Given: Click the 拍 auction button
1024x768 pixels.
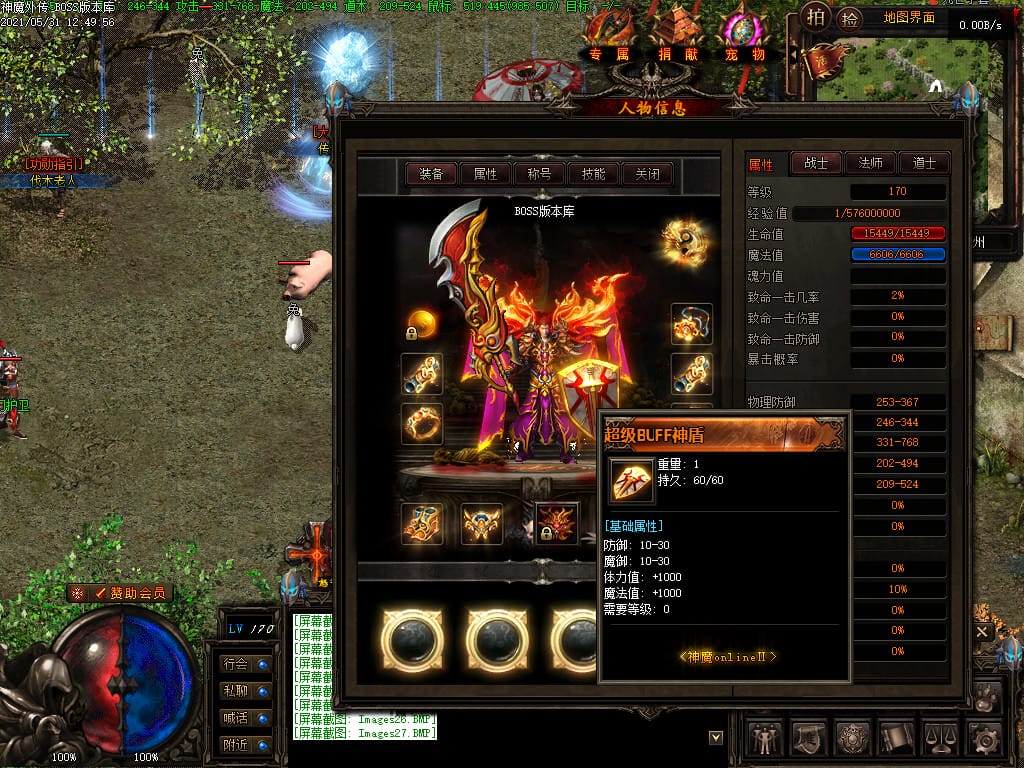Looking at the screenshot, I should click(x=817, y=17).
